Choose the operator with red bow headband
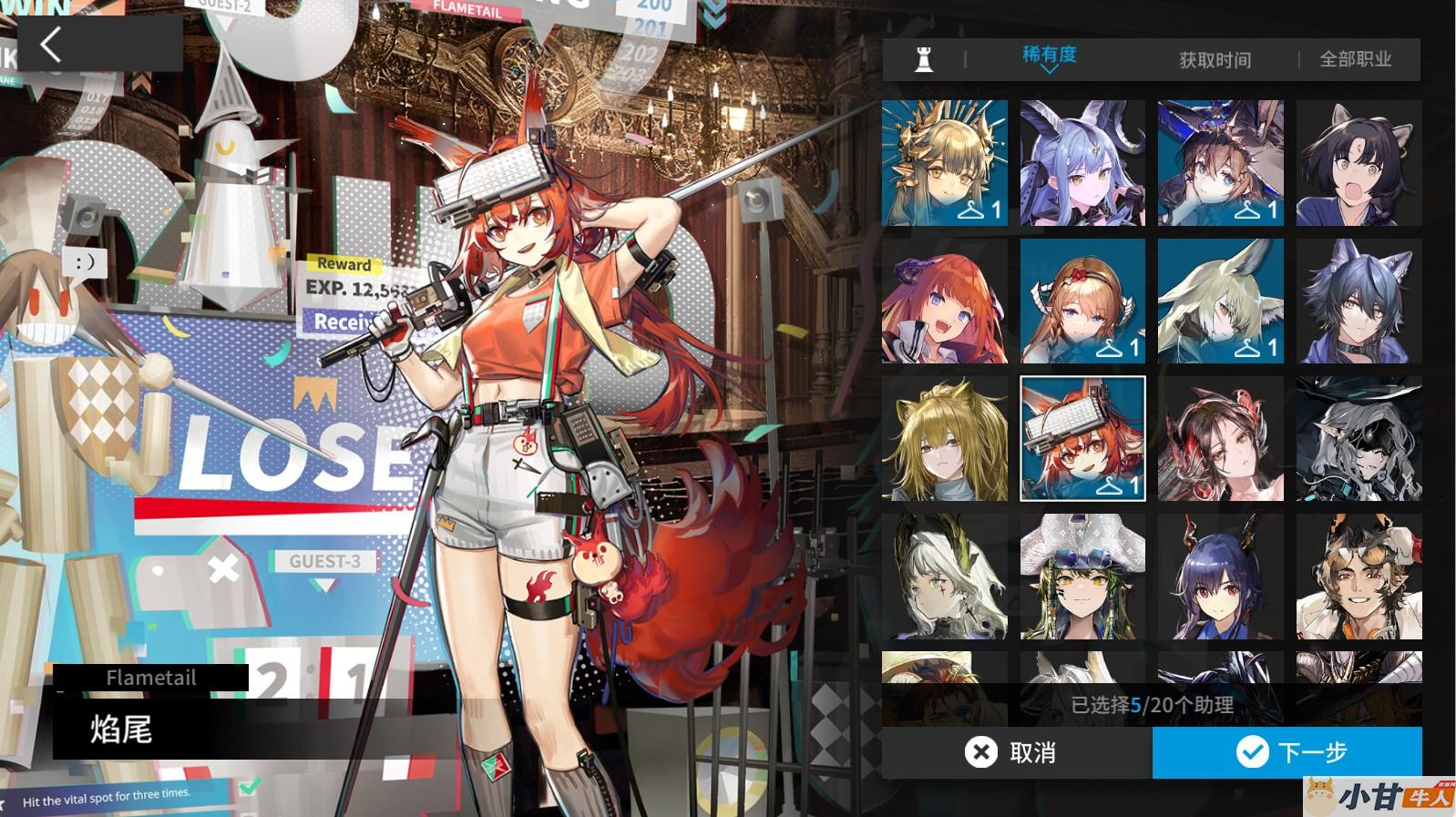 pyautogui.click(x=1082, y=301)
